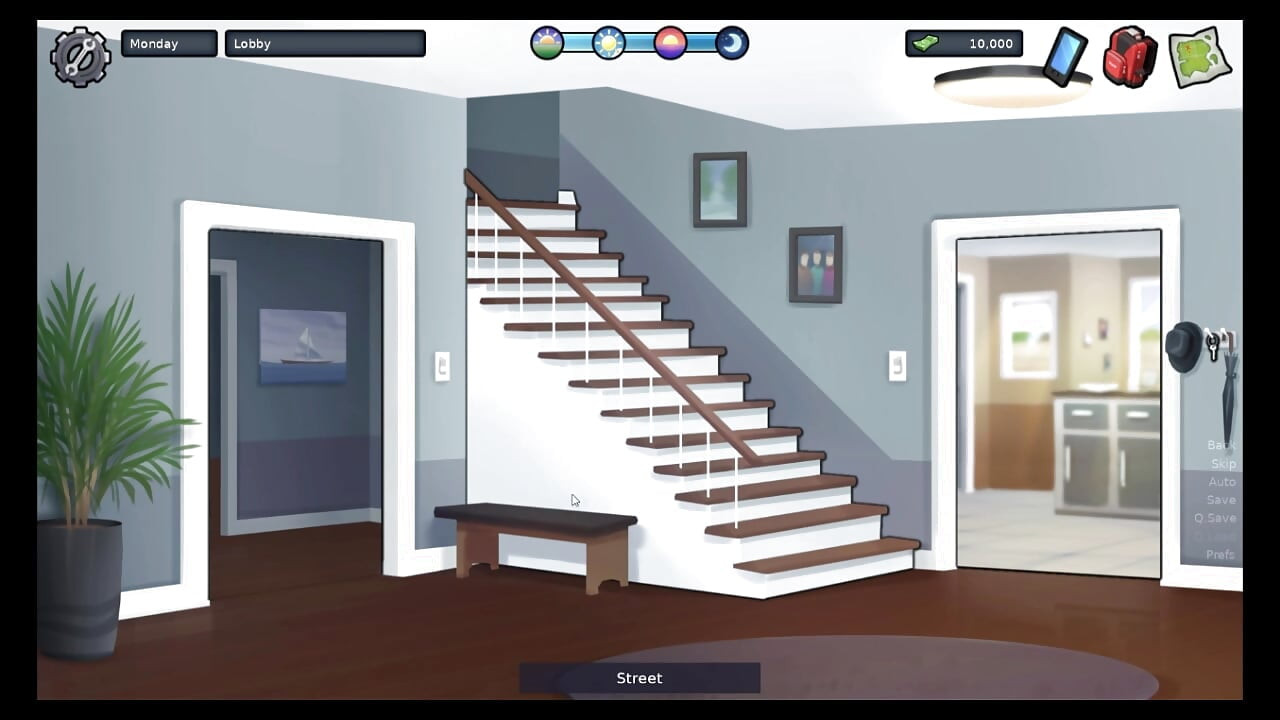Click the Lobby location label
Screen dimensions: 1280x720
point(324,43)
